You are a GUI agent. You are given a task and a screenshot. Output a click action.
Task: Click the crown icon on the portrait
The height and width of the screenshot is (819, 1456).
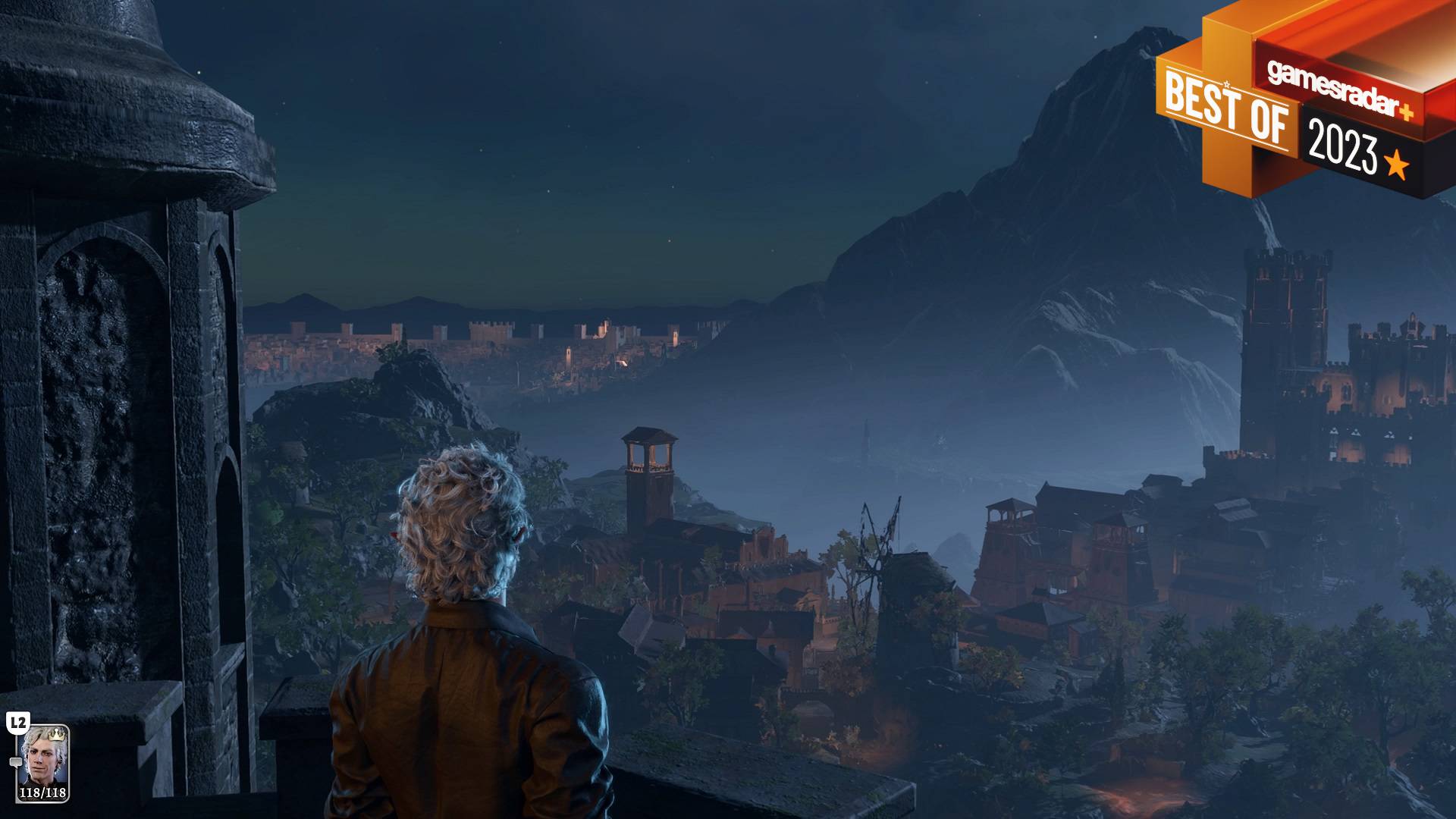click(56, 735)
